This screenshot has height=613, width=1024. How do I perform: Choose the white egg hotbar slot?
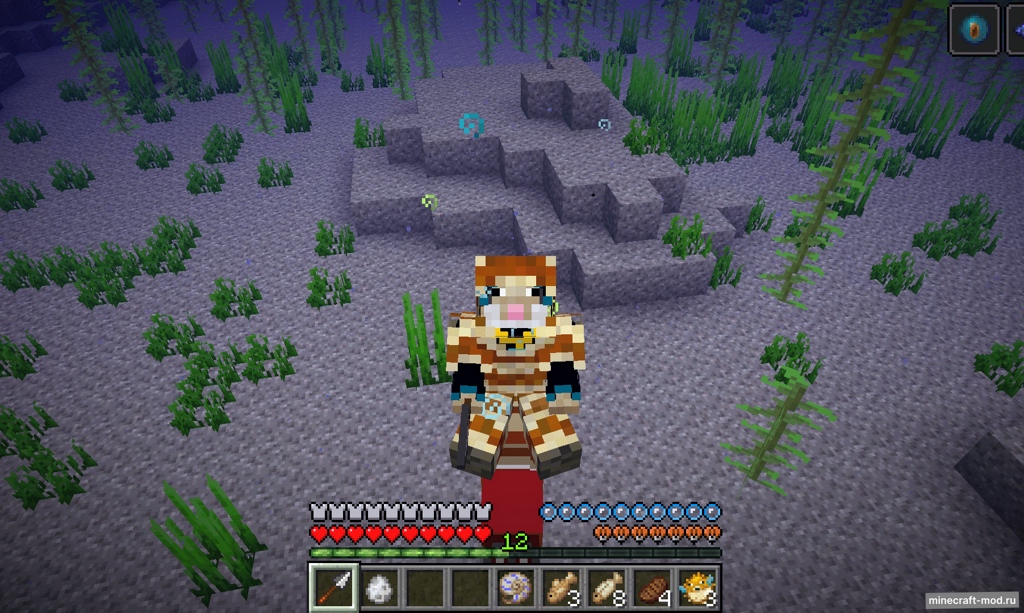click(x=376, y=586)
